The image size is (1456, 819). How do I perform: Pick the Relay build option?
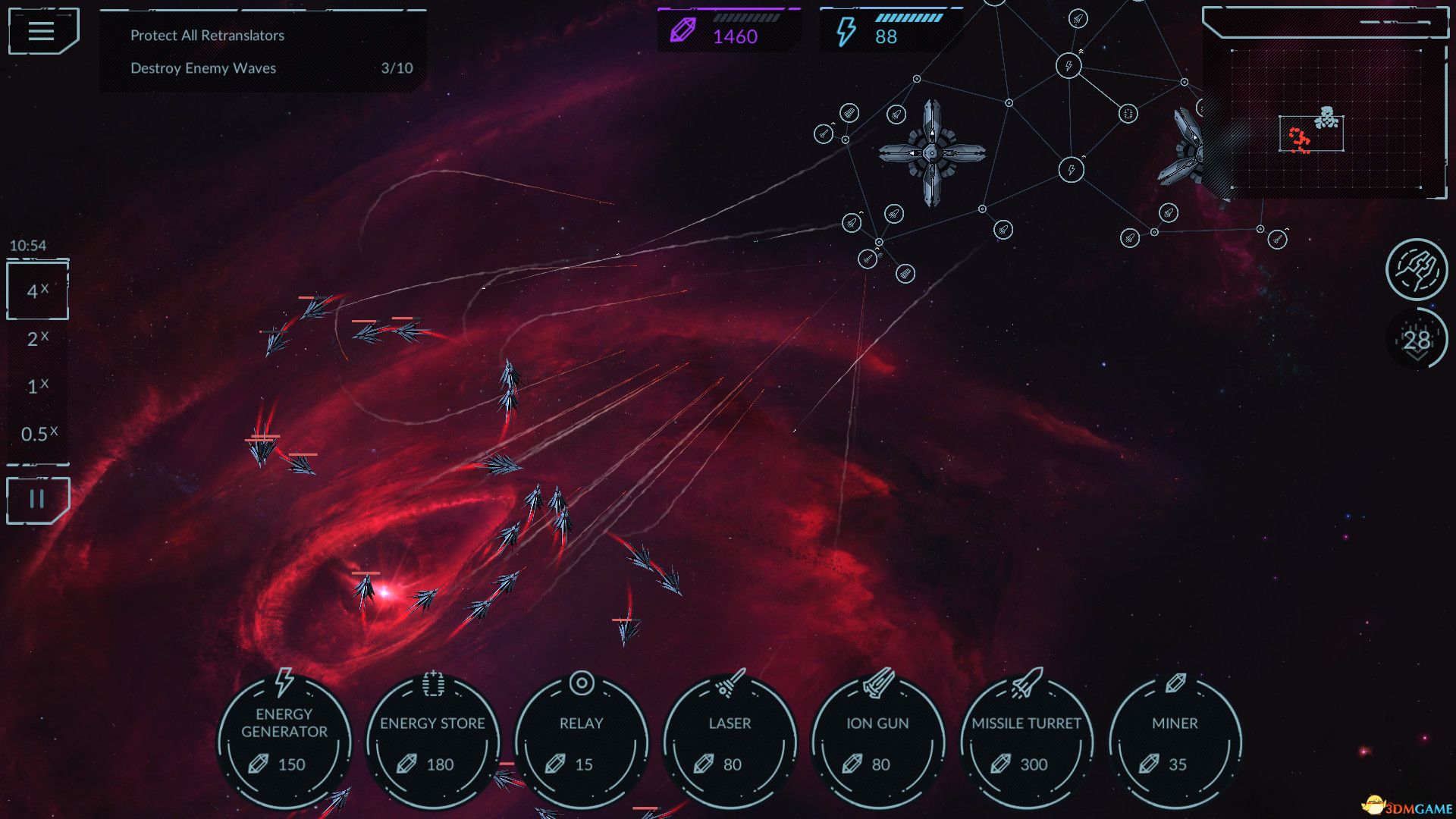(x=581, y=741)
